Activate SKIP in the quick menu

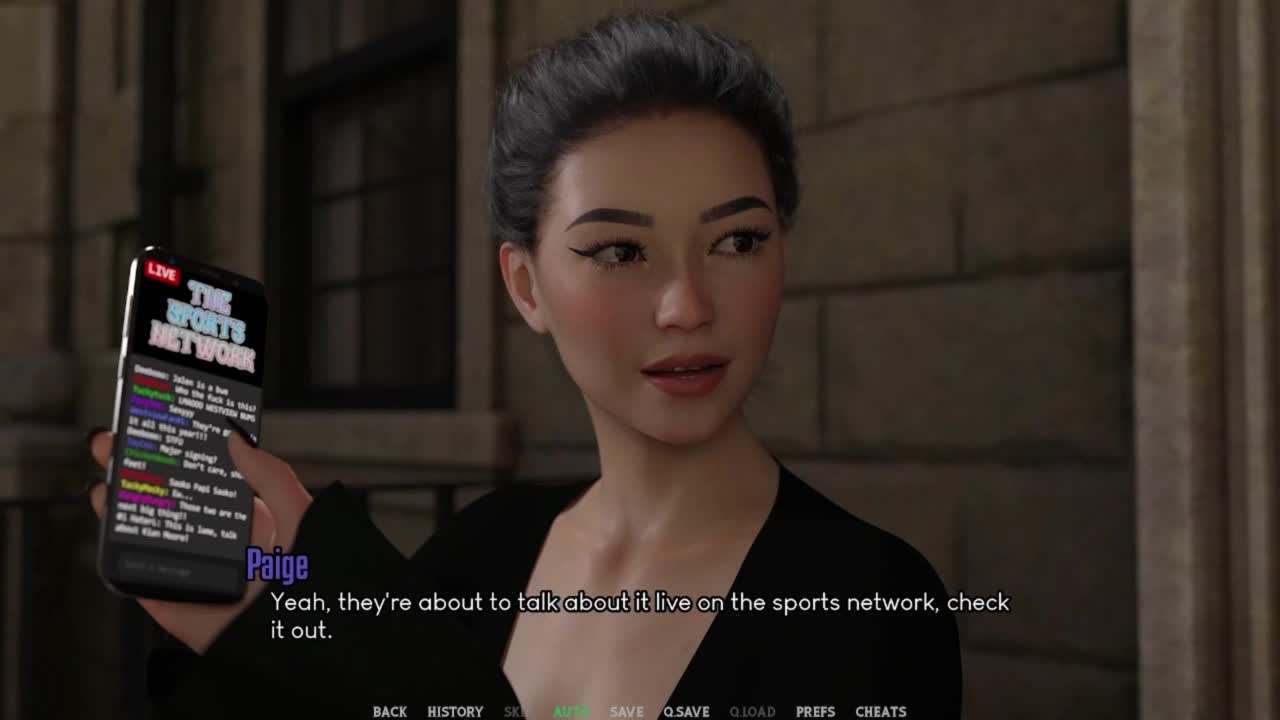point(515,711)
